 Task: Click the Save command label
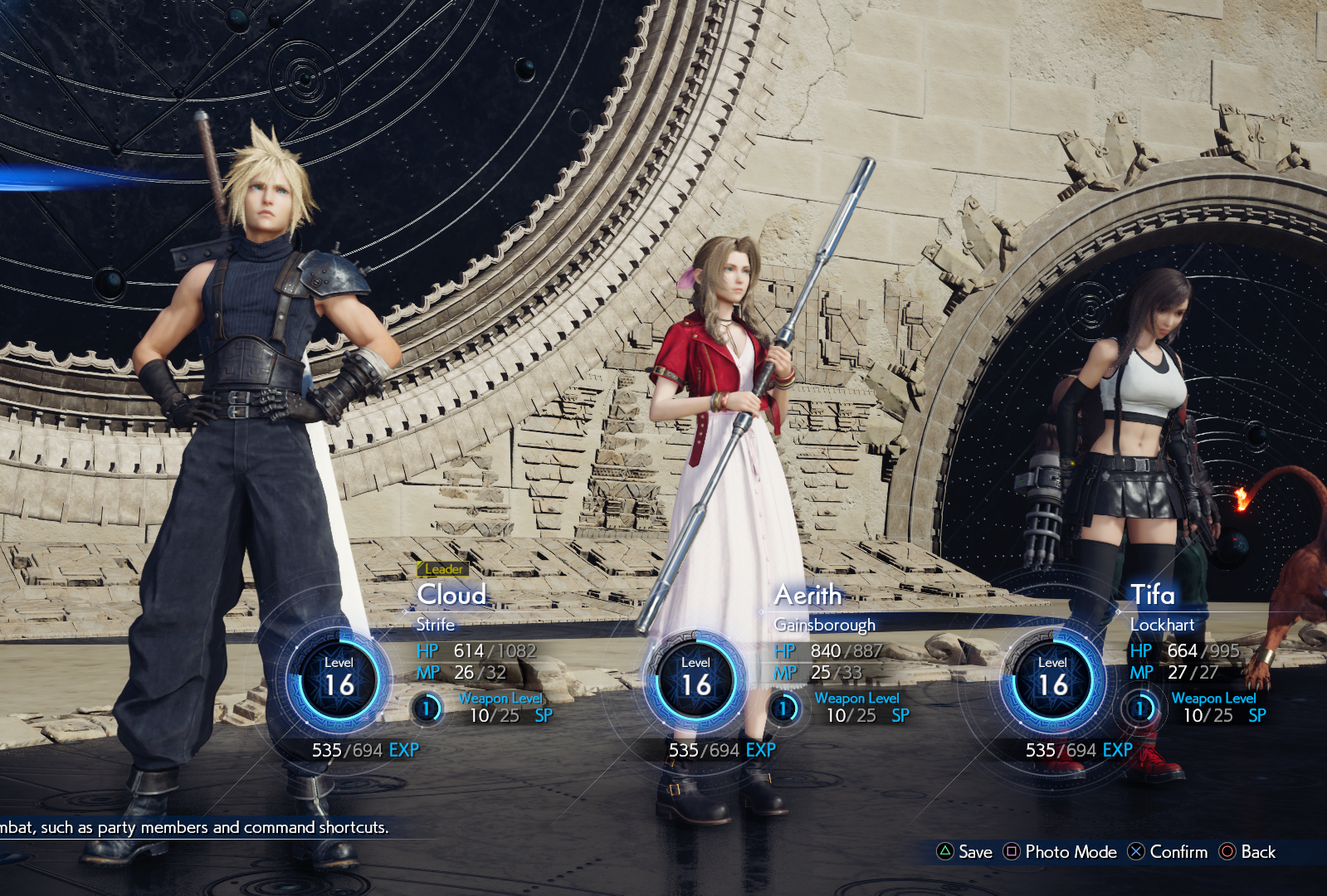(974, 852)
